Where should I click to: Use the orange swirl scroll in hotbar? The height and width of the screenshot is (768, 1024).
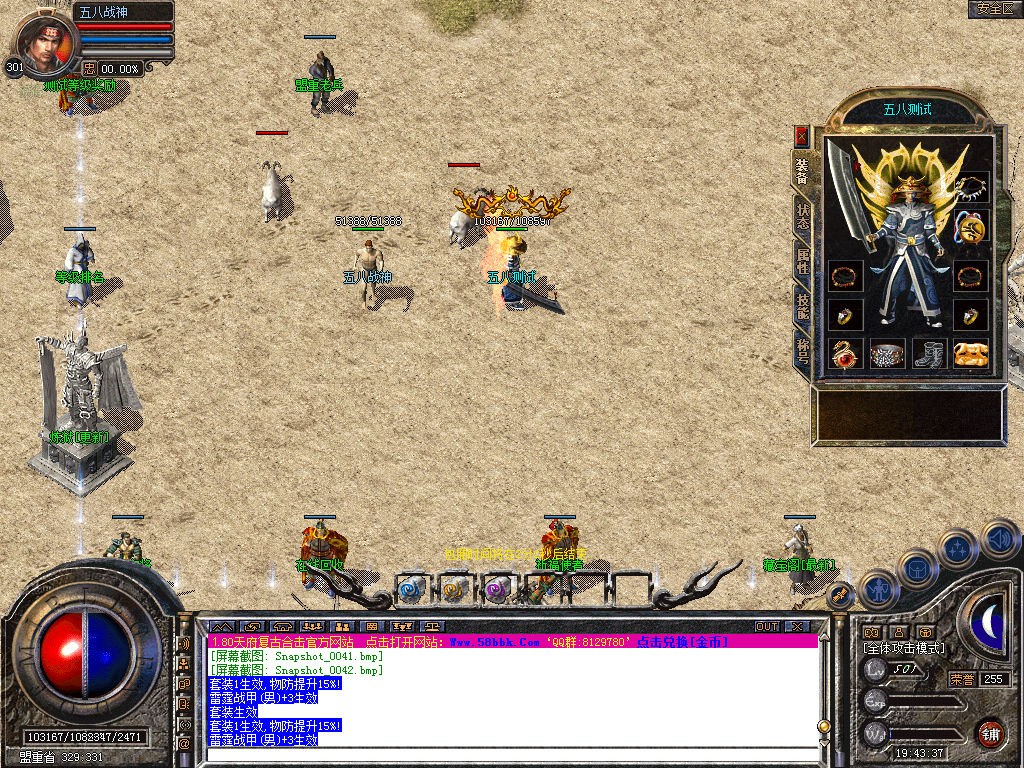pyautogui.click(x=455, y=590)
